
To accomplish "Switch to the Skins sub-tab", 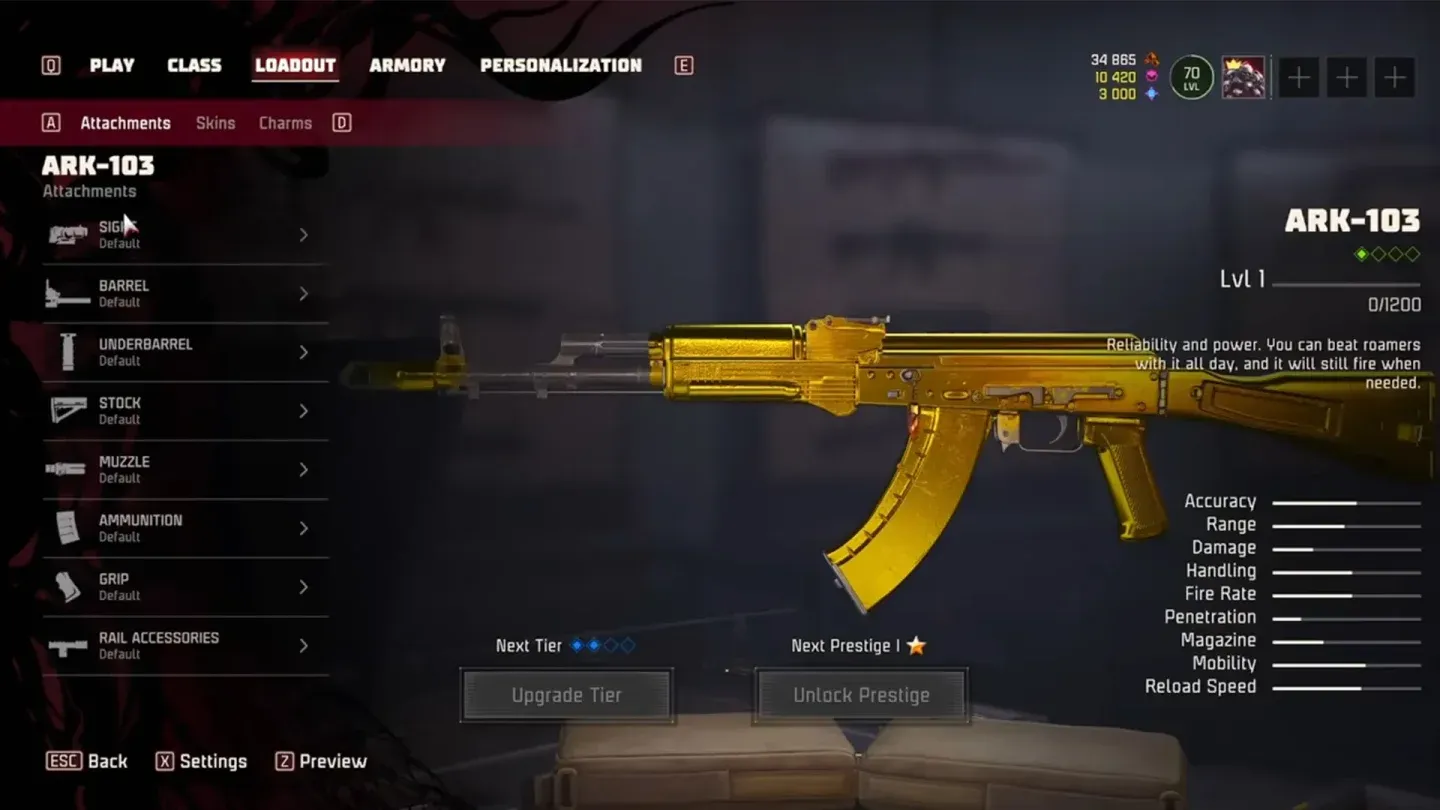I will pos(215,123).
